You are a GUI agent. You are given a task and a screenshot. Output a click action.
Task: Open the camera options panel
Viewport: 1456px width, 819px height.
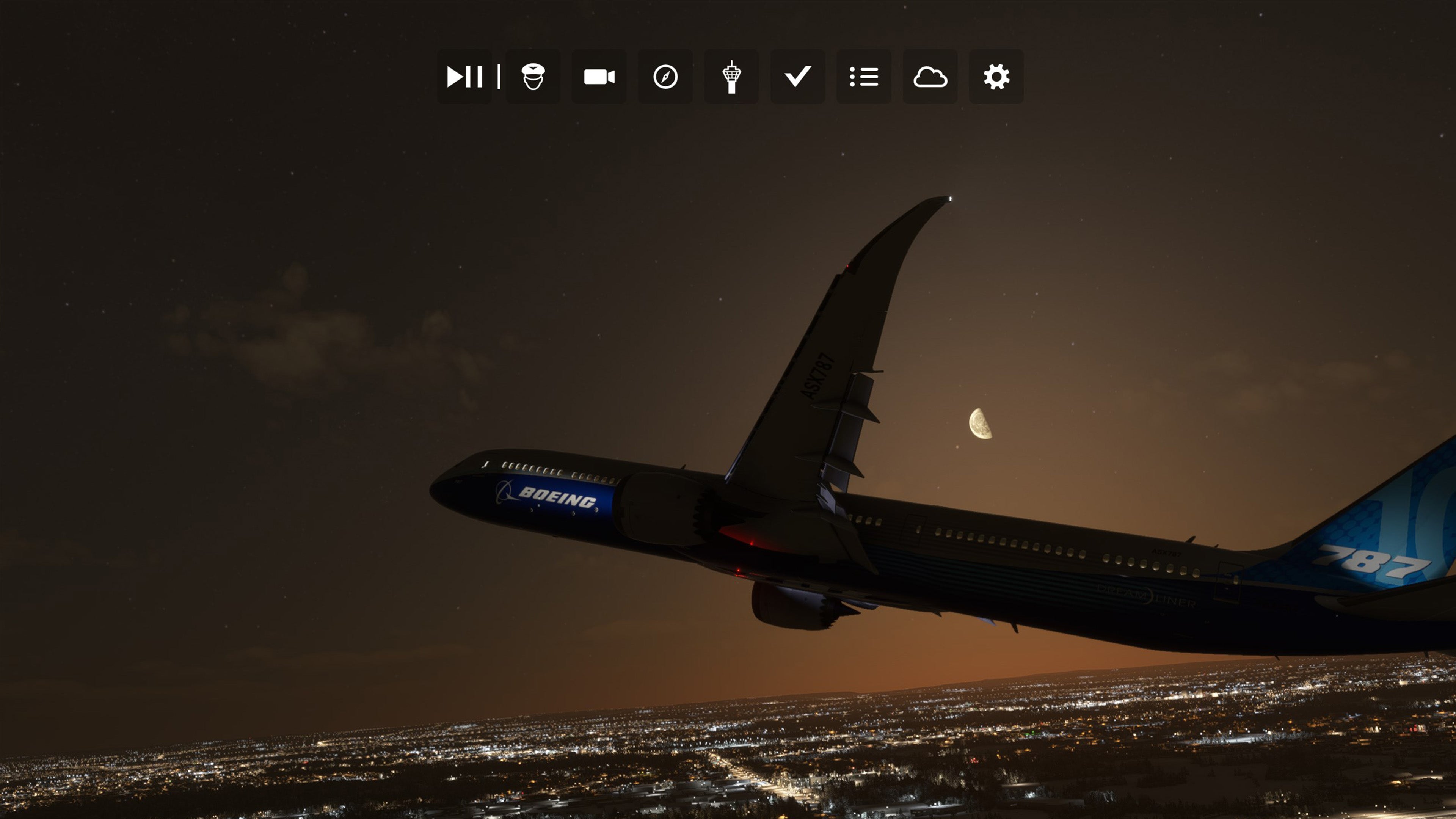[599, 76]
